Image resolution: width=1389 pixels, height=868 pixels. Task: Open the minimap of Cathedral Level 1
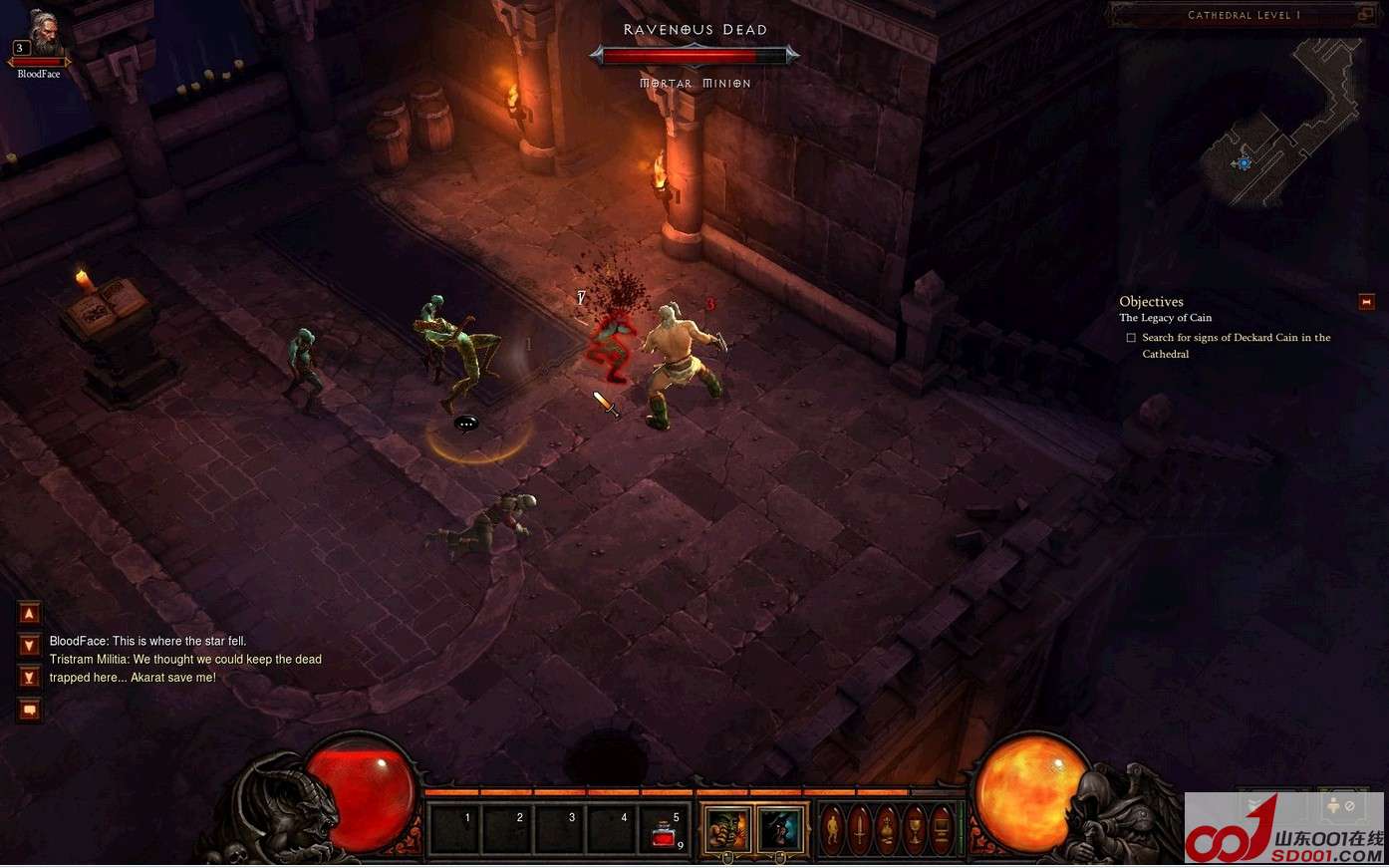[1282, 123]
